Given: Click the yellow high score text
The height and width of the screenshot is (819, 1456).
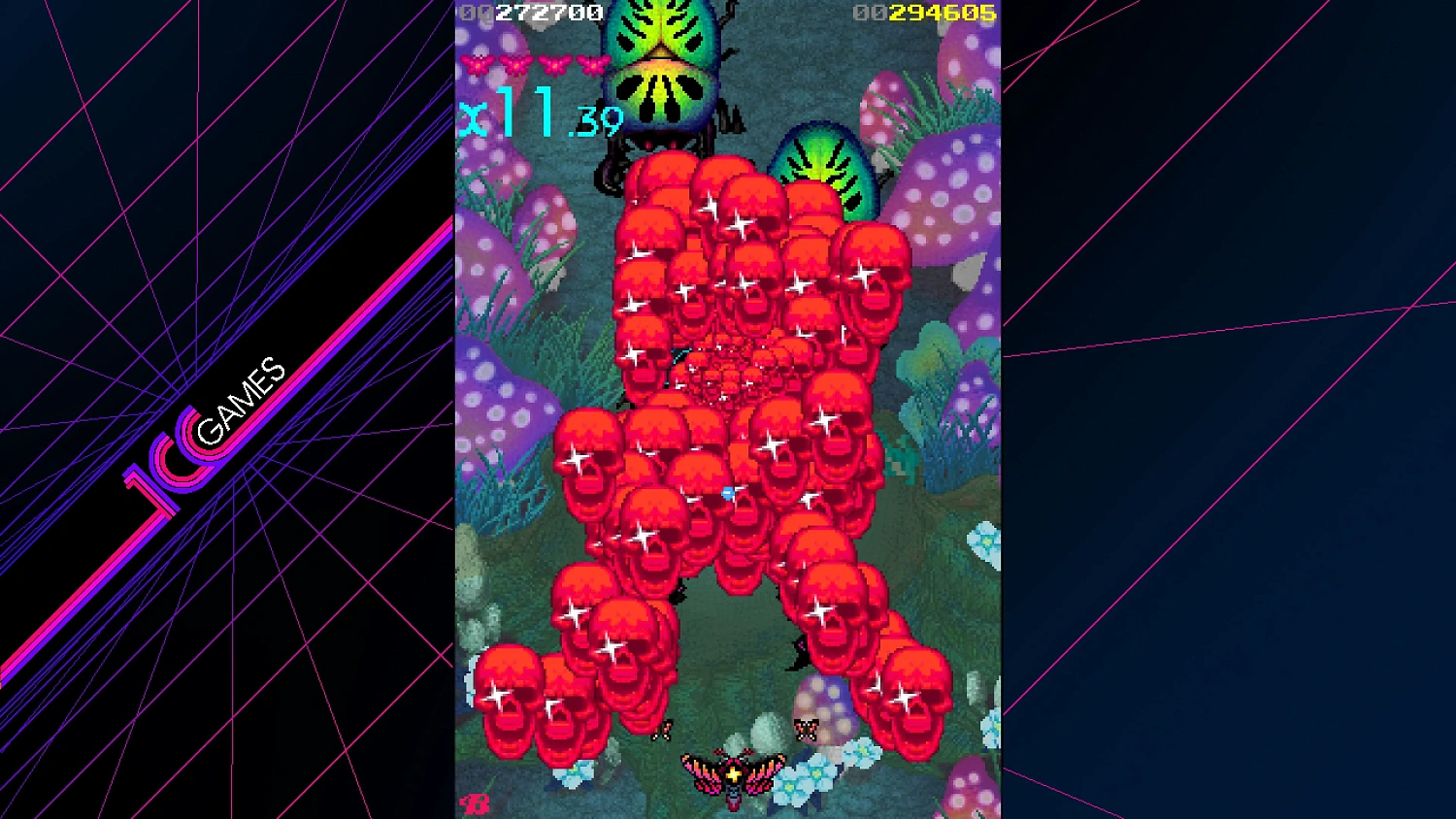Looking at the screenshot, I should click(943, 13).
